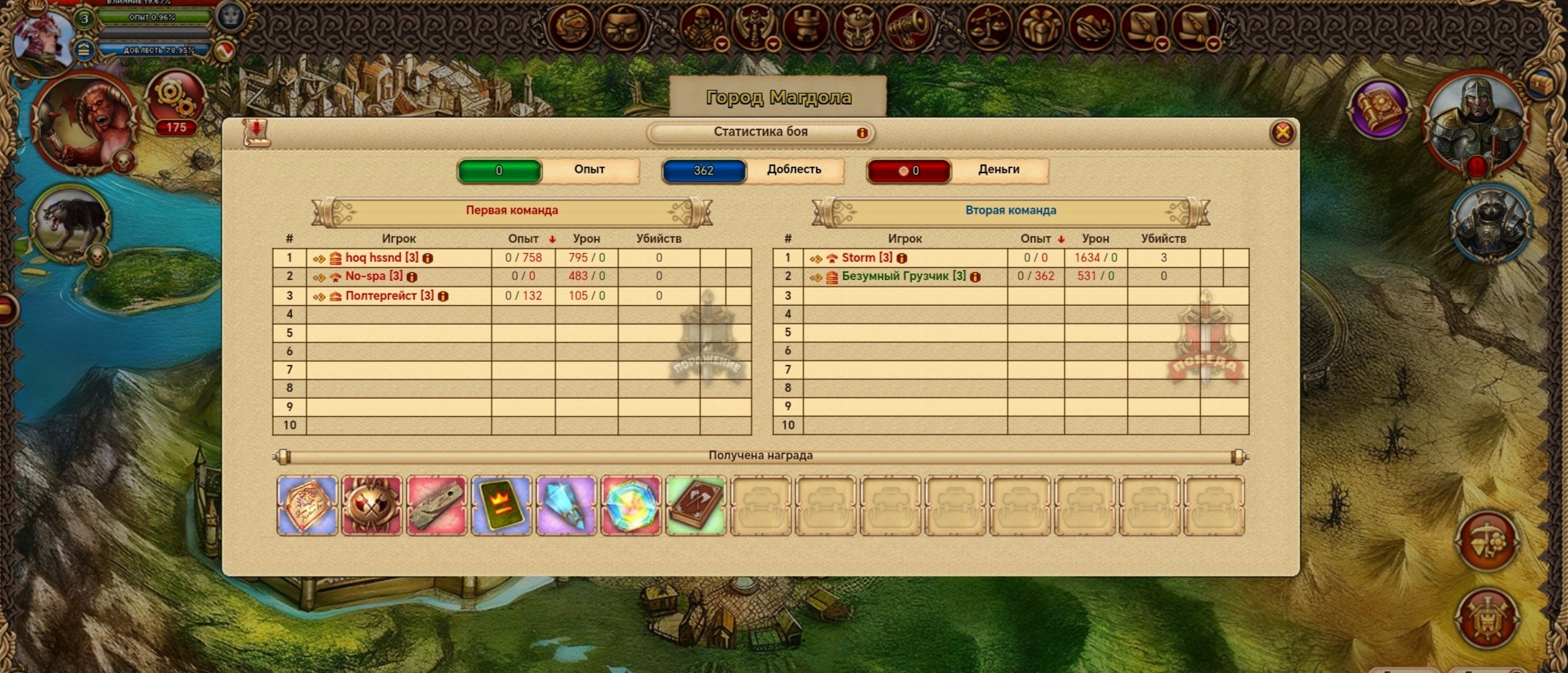Open the world map globe icon

572,28
